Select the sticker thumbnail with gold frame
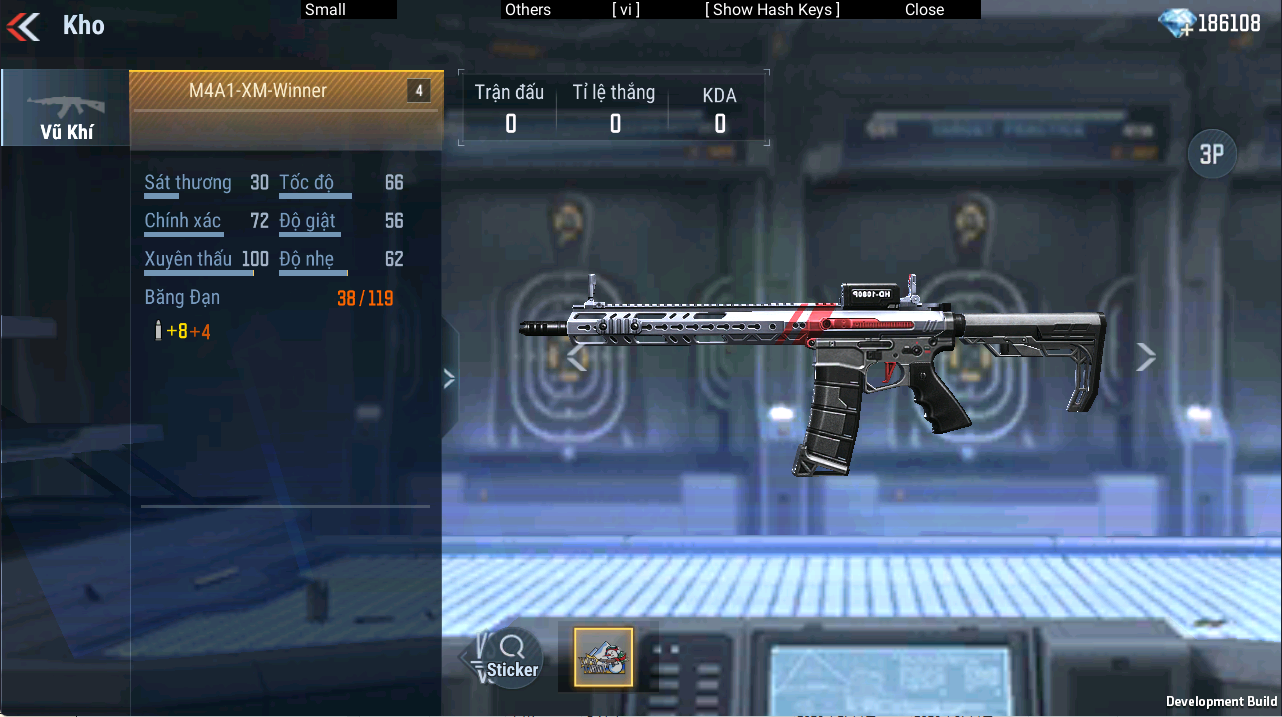The height and width of the screenshot is (717, 1282). (603, 657)
